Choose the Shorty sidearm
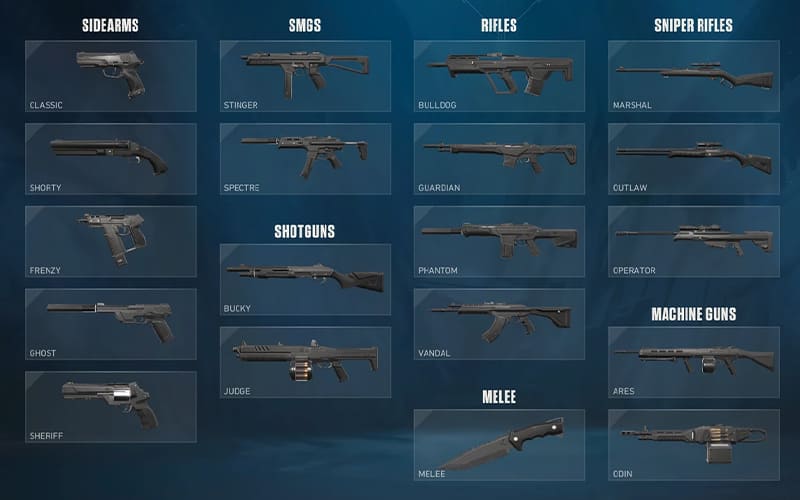Screen dimensions: 800x500 tap(110, 159)
